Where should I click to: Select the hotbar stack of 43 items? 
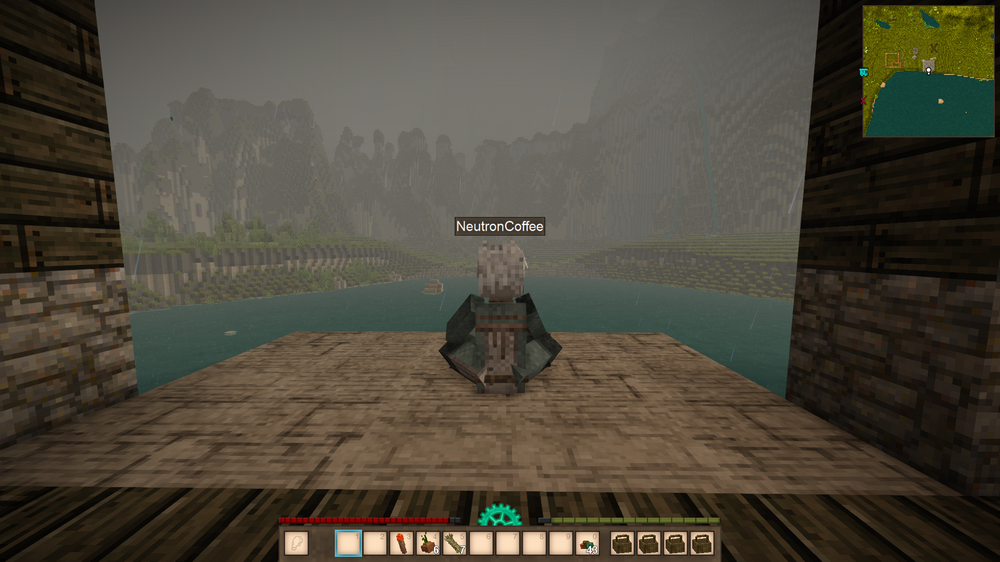tap(587, 543)
